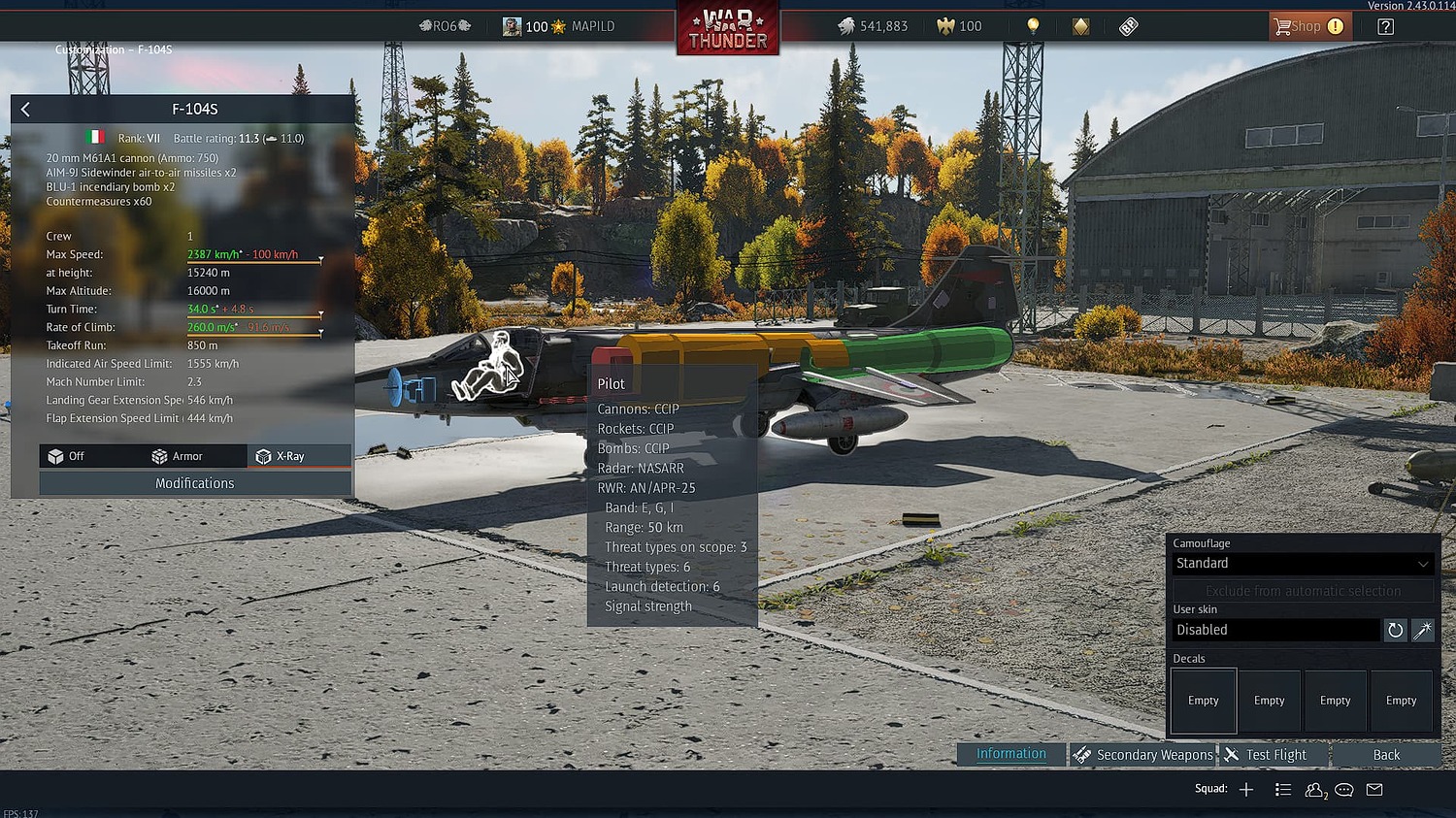The image size is (1456, 818).
Task: Open the chat speech bubble icon
Action: pyautogui.click(x=1344, y=790)
